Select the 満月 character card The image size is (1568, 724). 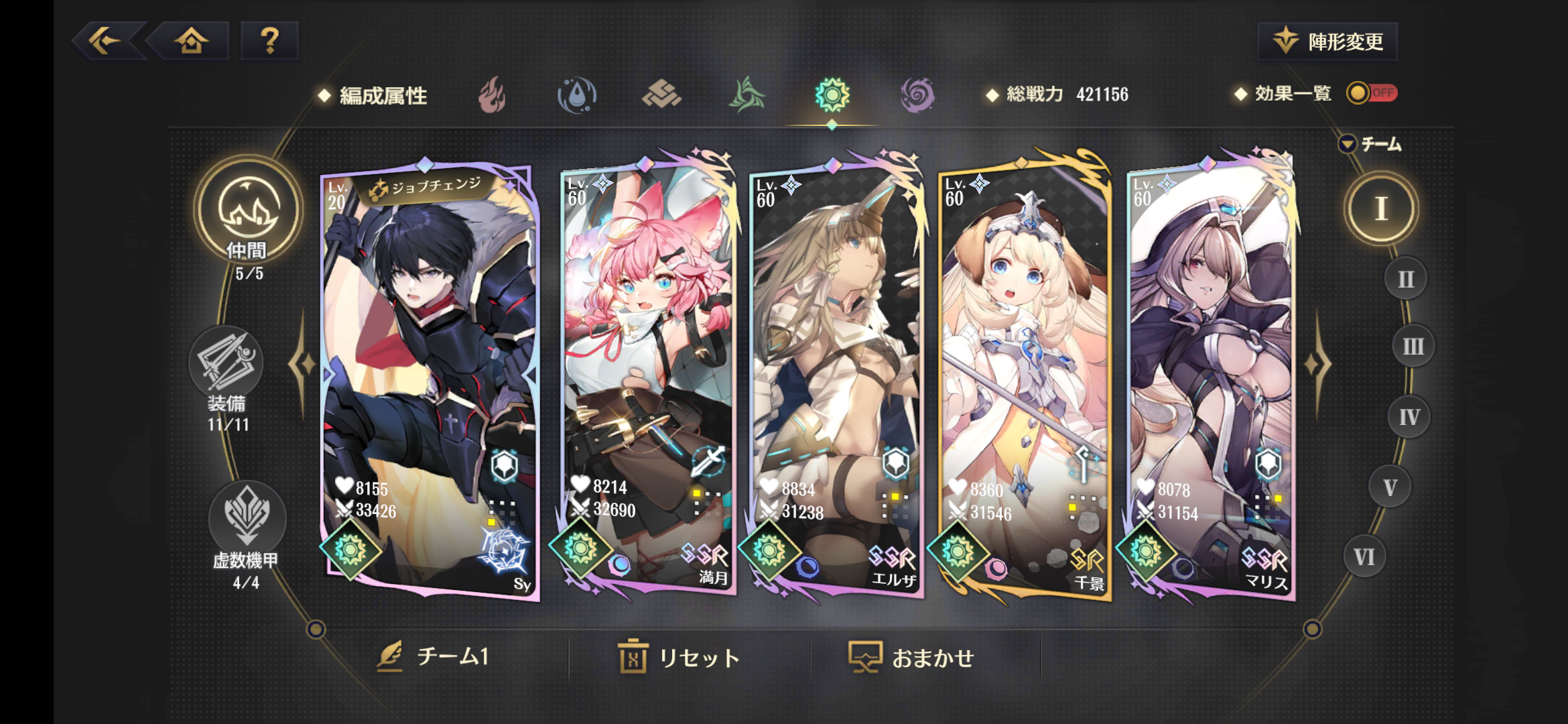pos(647,375)
